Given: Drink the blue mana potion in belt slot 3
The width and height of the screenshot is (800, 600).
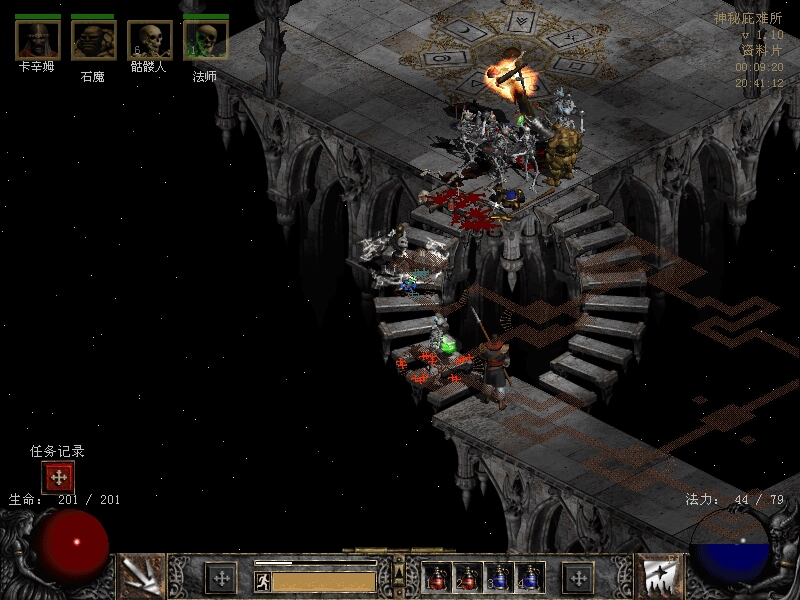Looking at the screenshot, I should [499, 578].
